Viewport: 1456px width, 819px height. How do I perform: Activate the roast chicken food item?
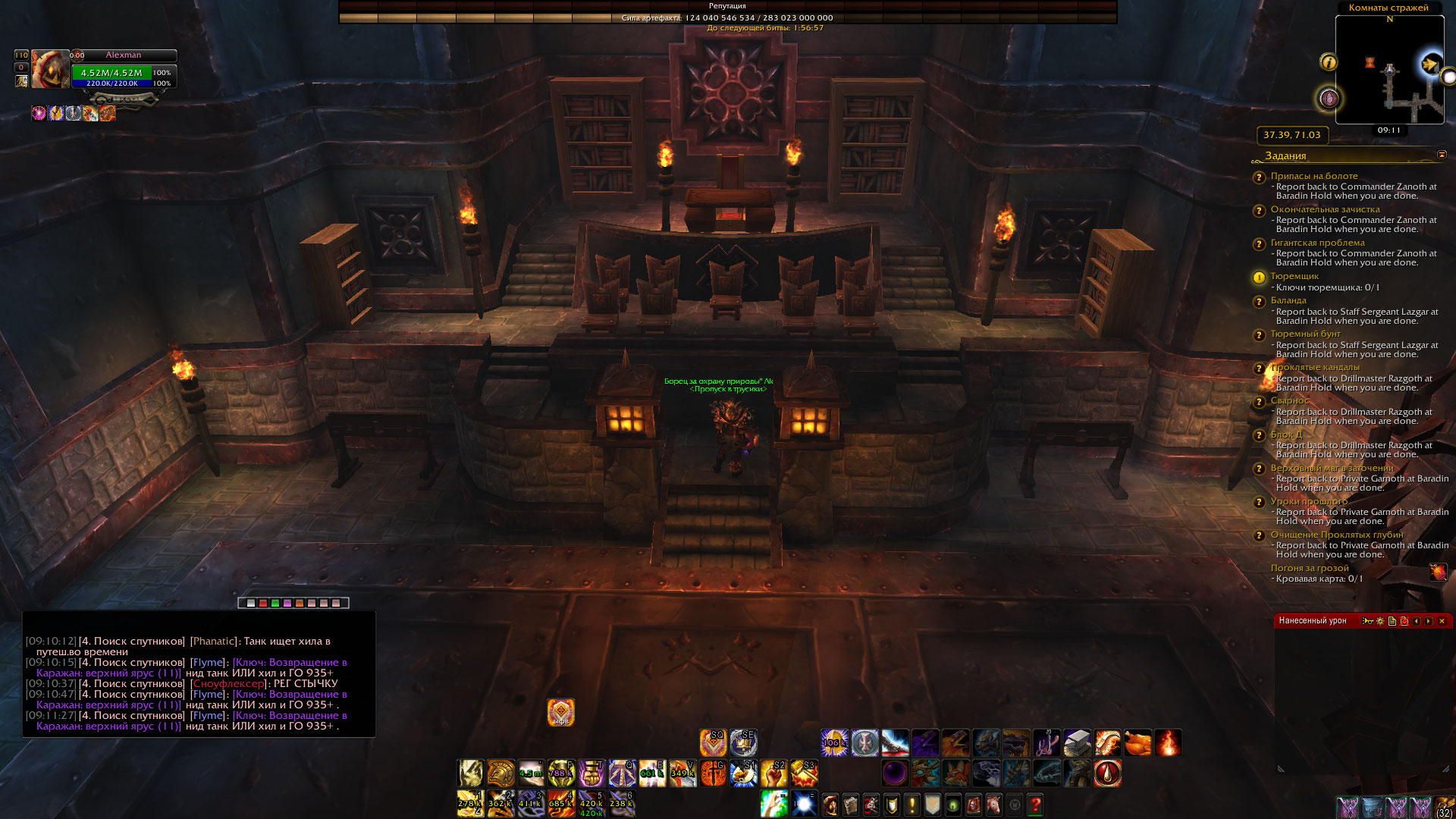click(x=1137, y=743)
